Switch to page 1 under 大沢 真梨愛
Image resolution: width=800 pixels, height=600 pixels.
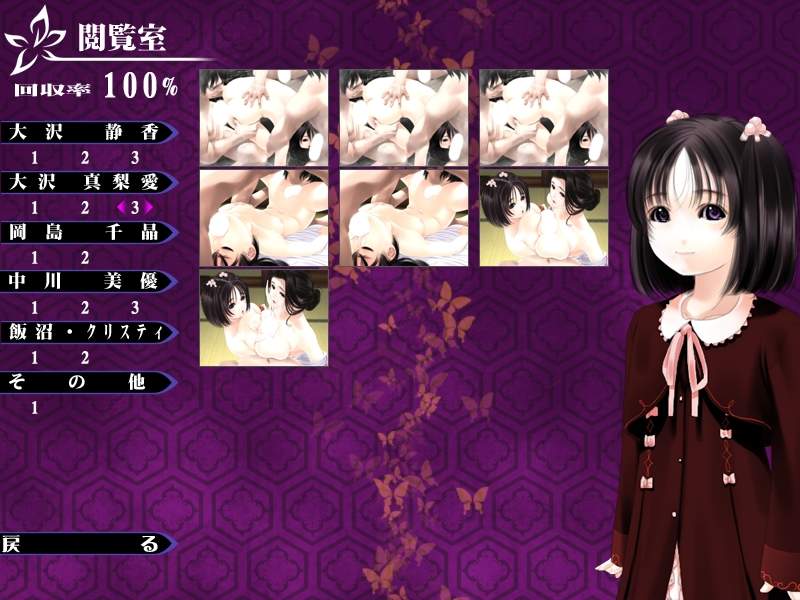tap(35, 208)
